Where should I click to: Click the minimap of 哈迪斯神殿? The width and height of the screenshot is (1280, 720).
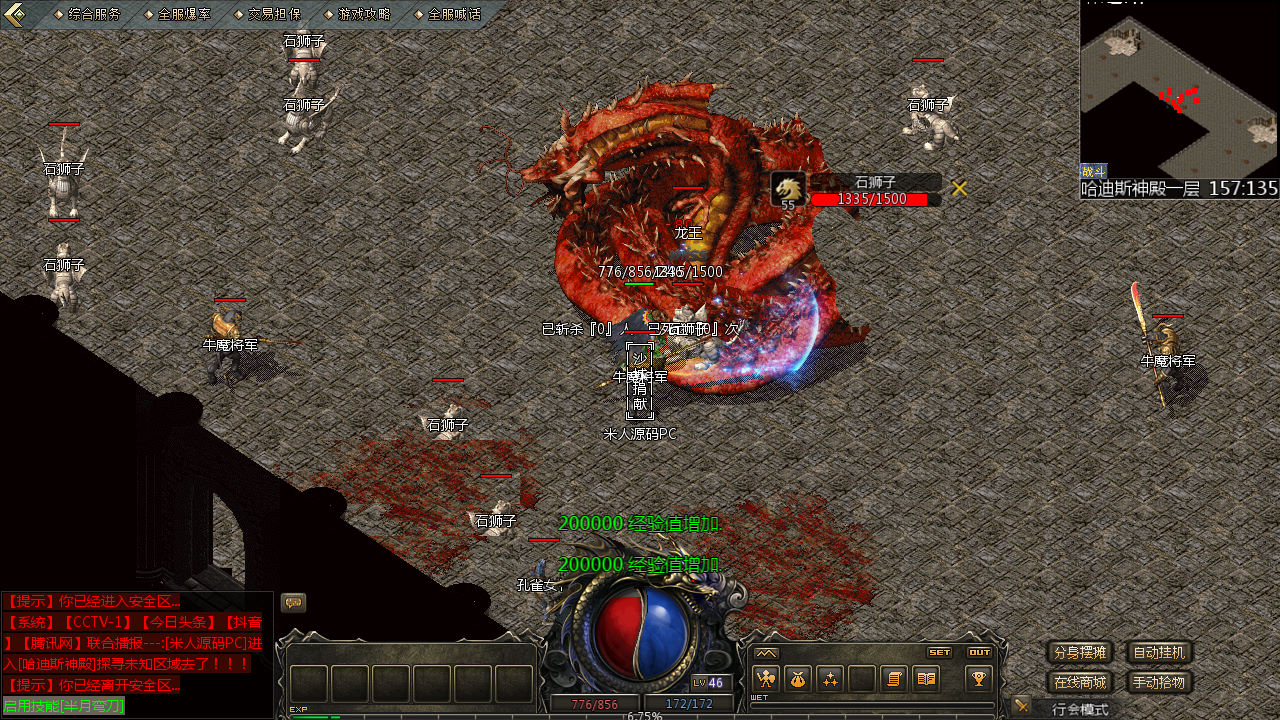click(x=1179, y=90)
